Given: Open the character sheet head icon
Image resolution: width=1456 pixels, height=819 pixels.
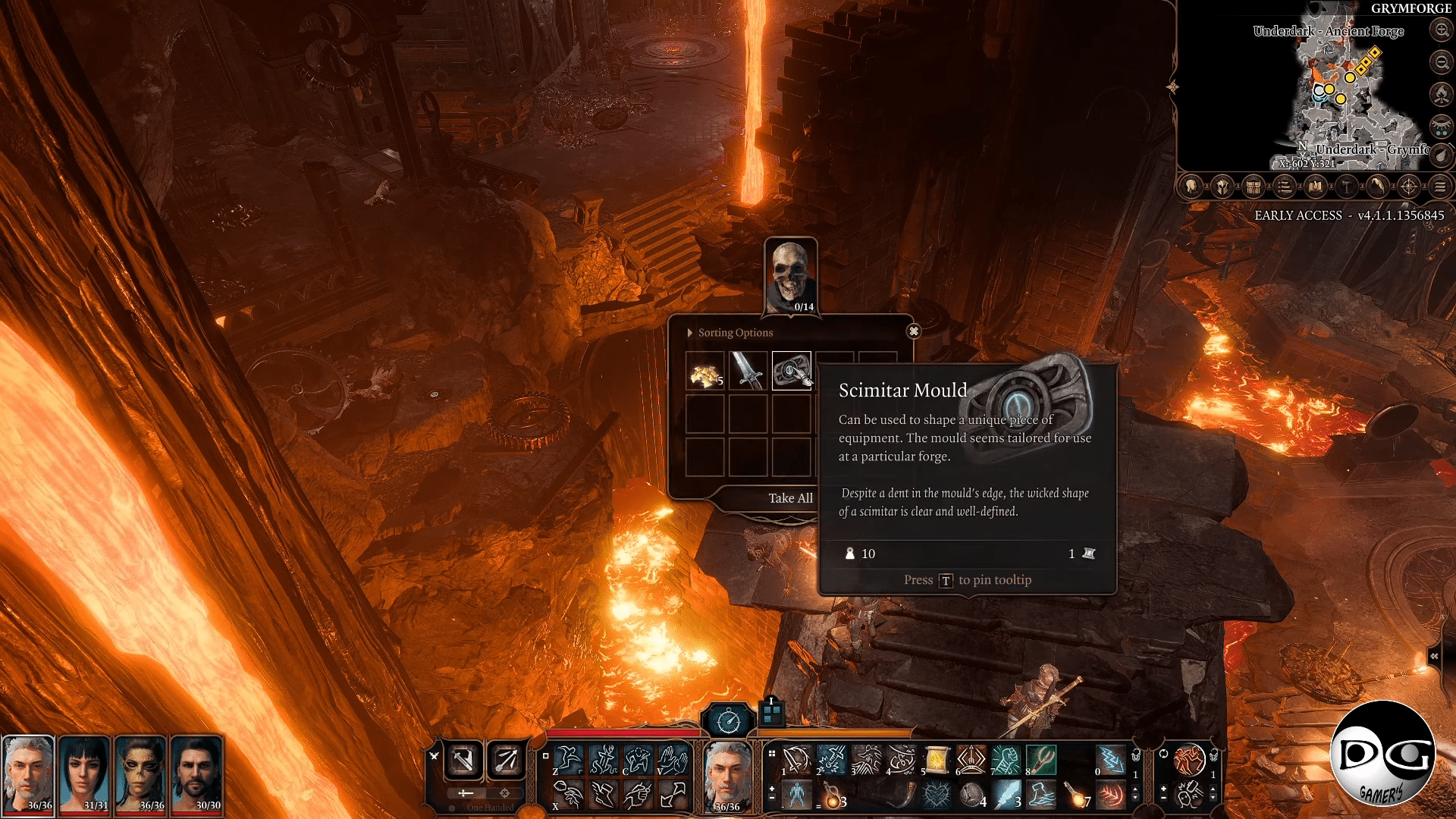Looking at the screenshot, I should pos(1191,187).
